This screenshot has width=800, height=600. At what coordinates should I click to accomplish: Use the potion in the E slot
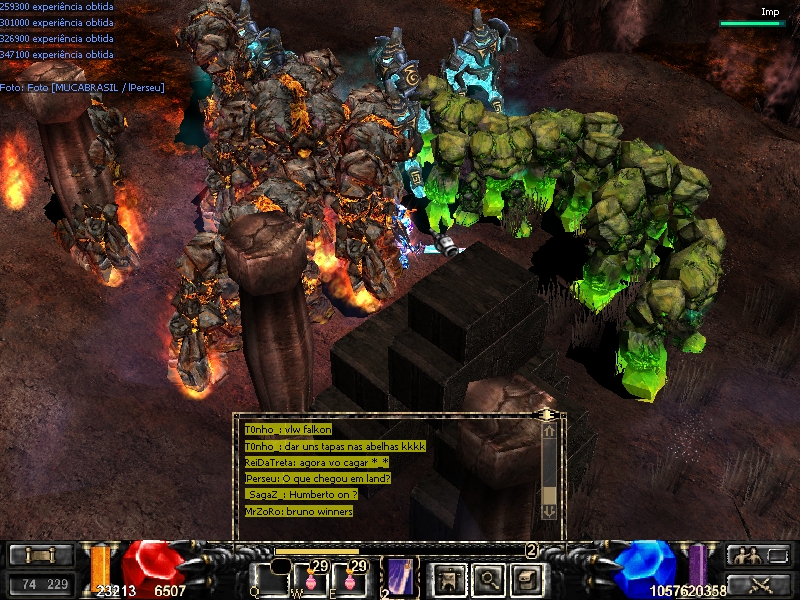[x=351, y=578]
